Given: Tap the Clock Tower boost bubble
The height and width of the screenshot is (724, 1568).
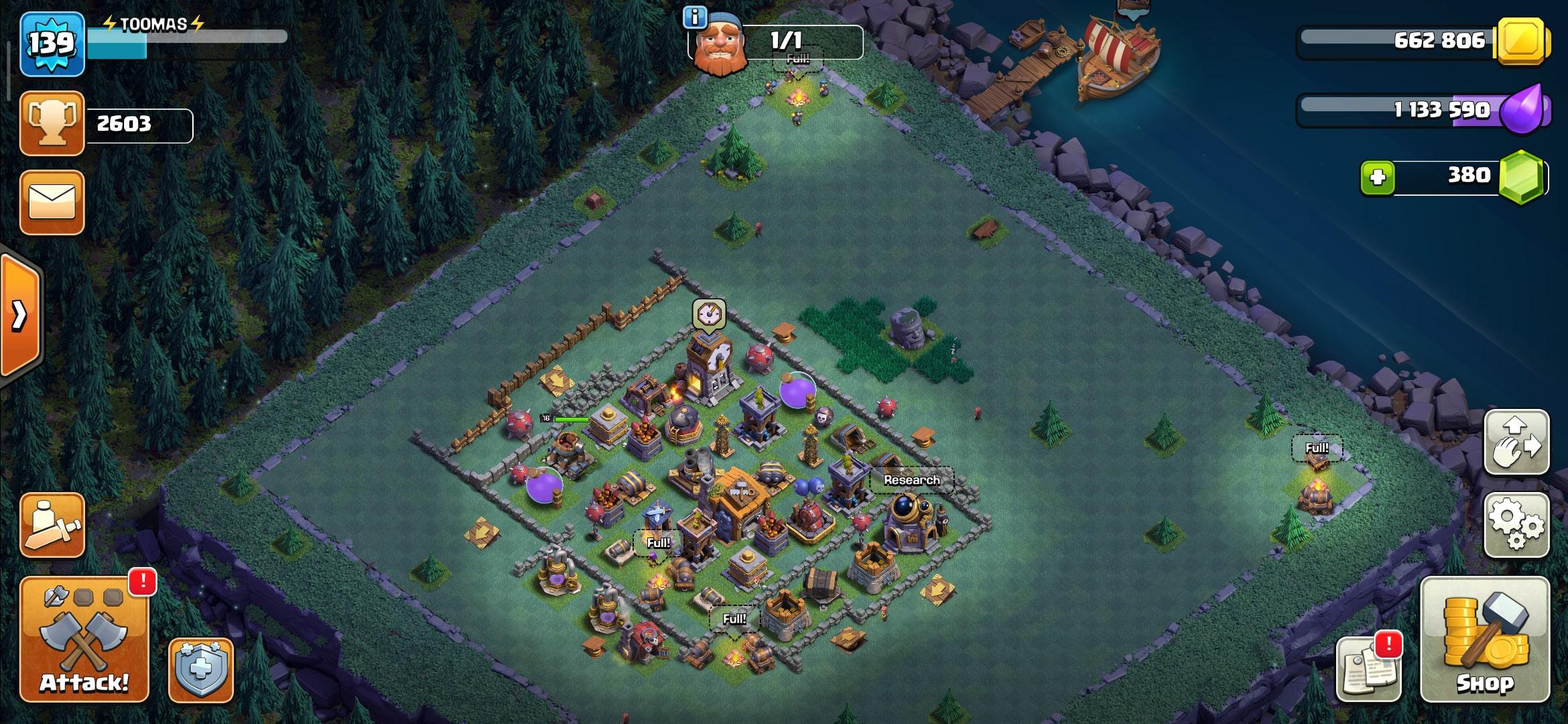Looking at the screenshot, I should point(709,314).
